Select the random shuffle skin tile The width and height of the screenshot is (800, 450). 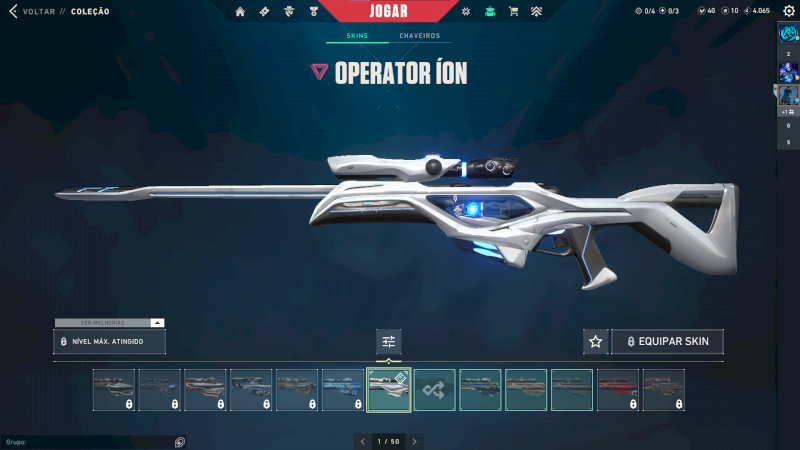coord(435,390)
